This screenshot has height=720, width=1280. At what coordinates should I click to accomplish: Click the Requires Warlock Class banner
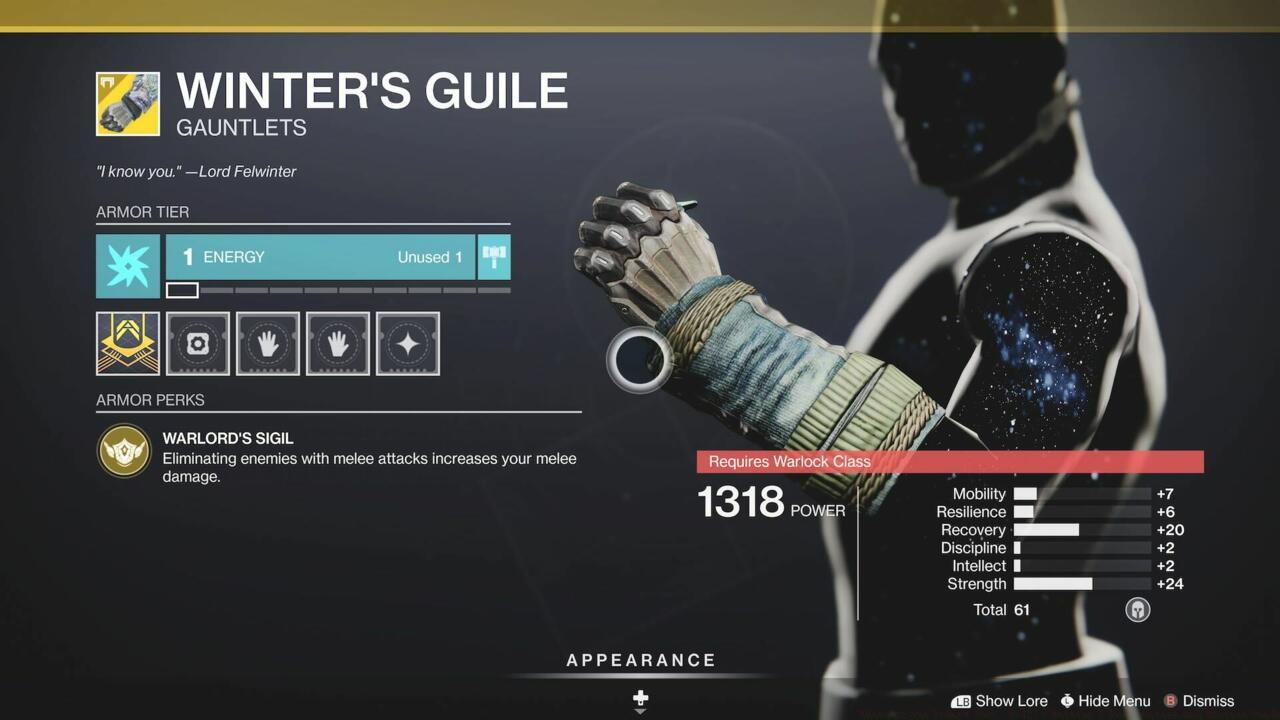click(950, 461)
